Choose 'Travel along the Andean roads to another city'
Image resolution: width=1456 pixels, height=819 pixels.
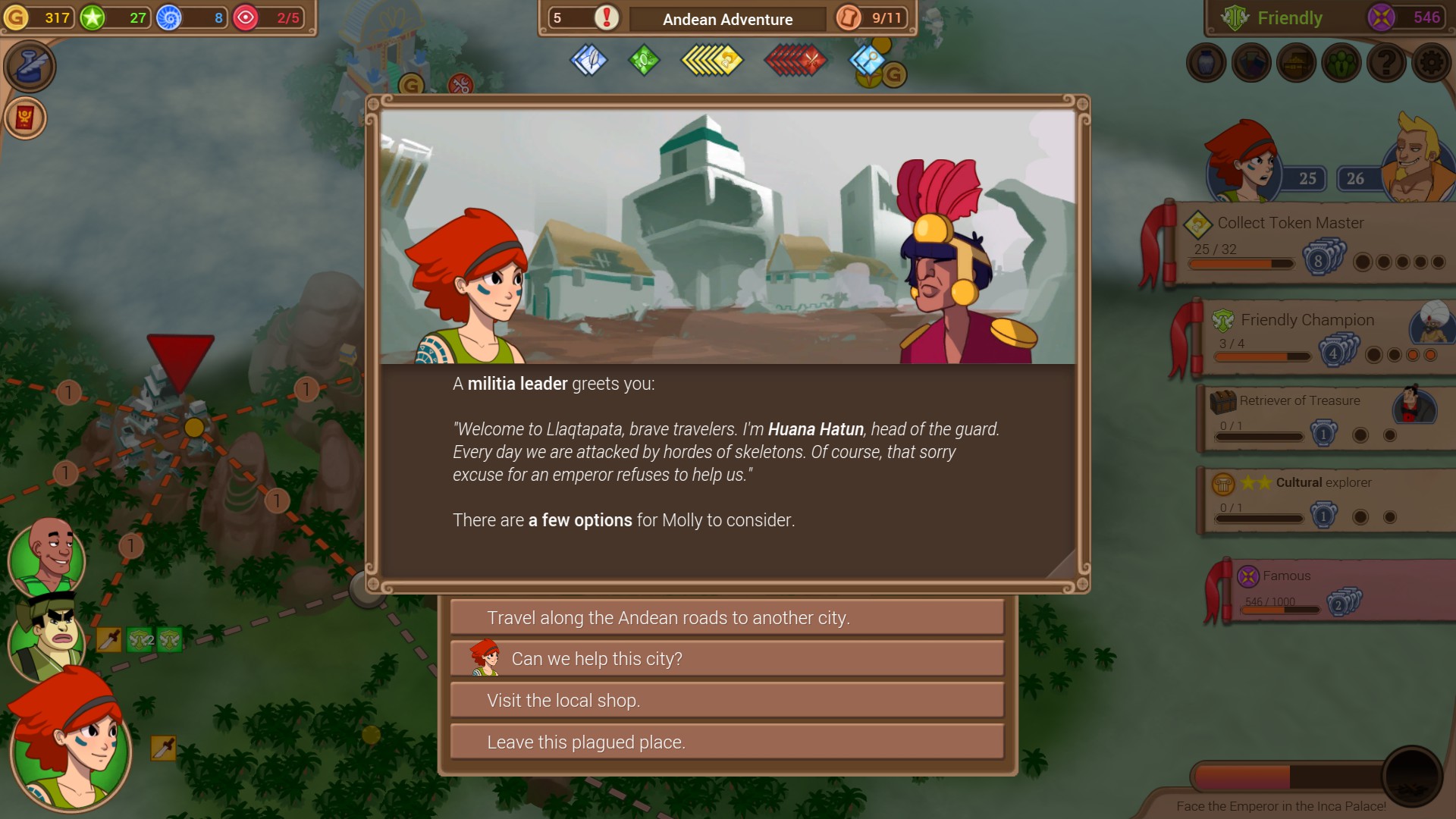coord(726,618)
